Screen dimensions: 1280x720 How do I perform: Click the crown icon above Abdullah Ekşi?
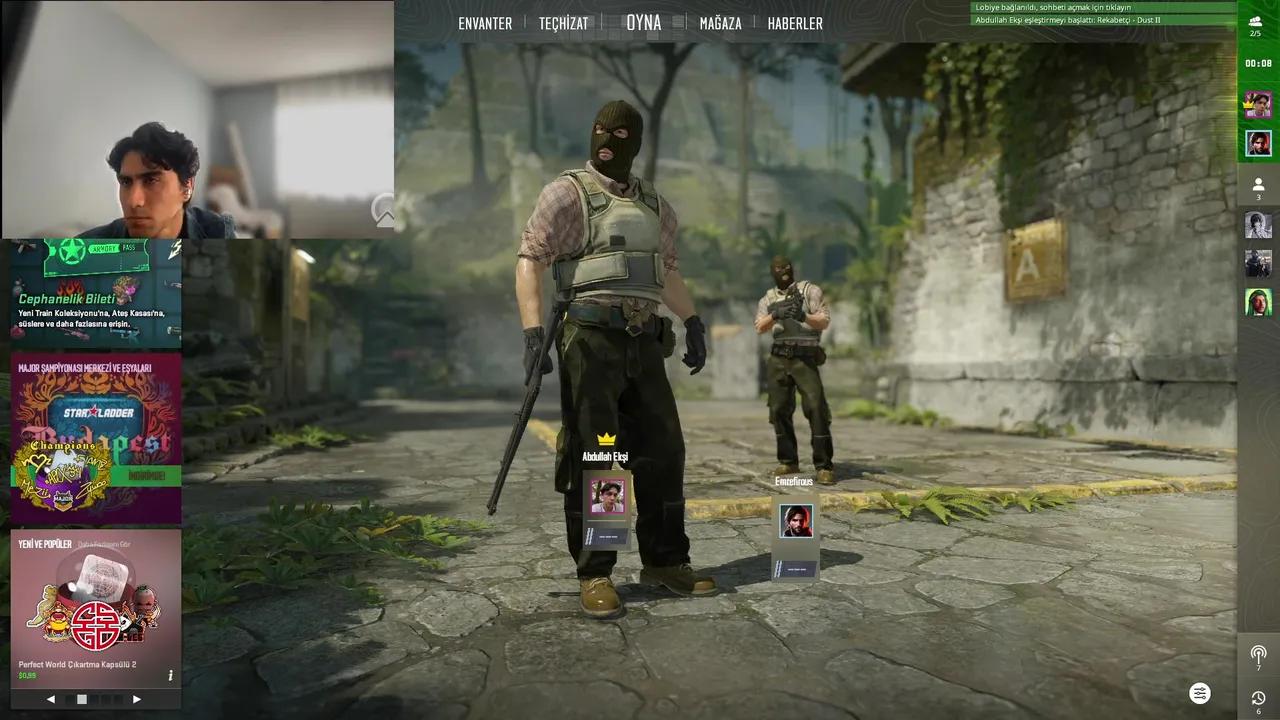click(x=605, y=438)
